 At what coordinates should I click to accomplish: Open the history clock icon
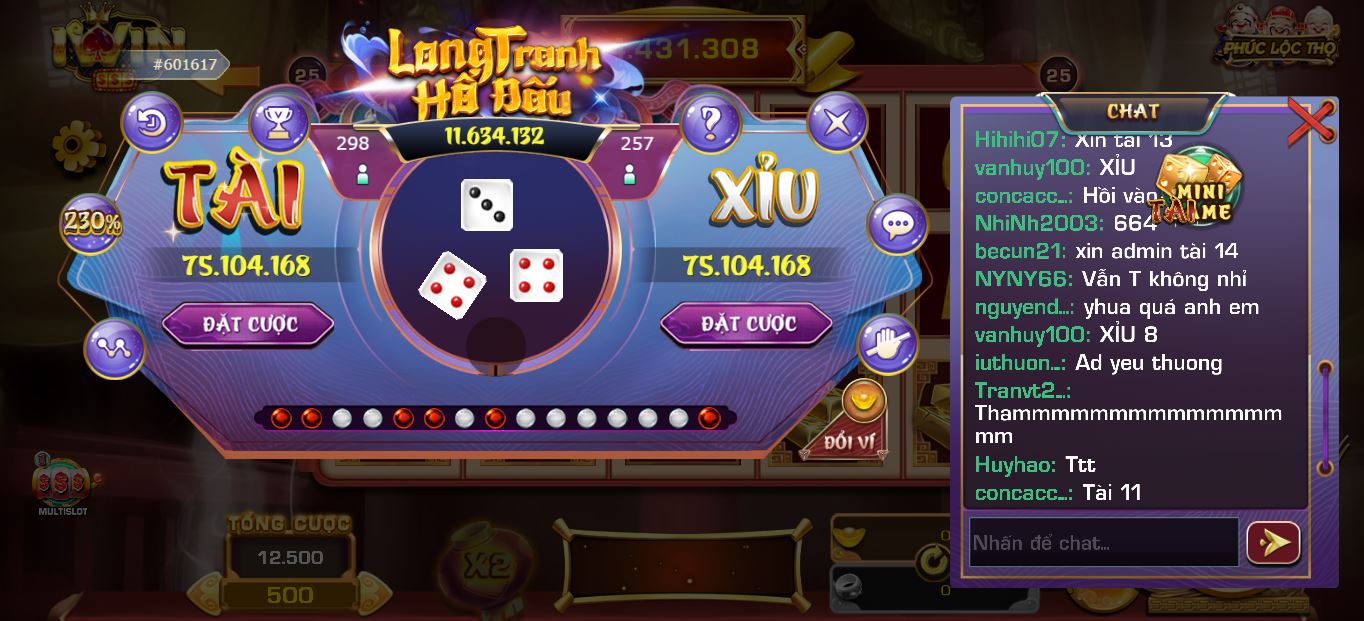[152, 123]
